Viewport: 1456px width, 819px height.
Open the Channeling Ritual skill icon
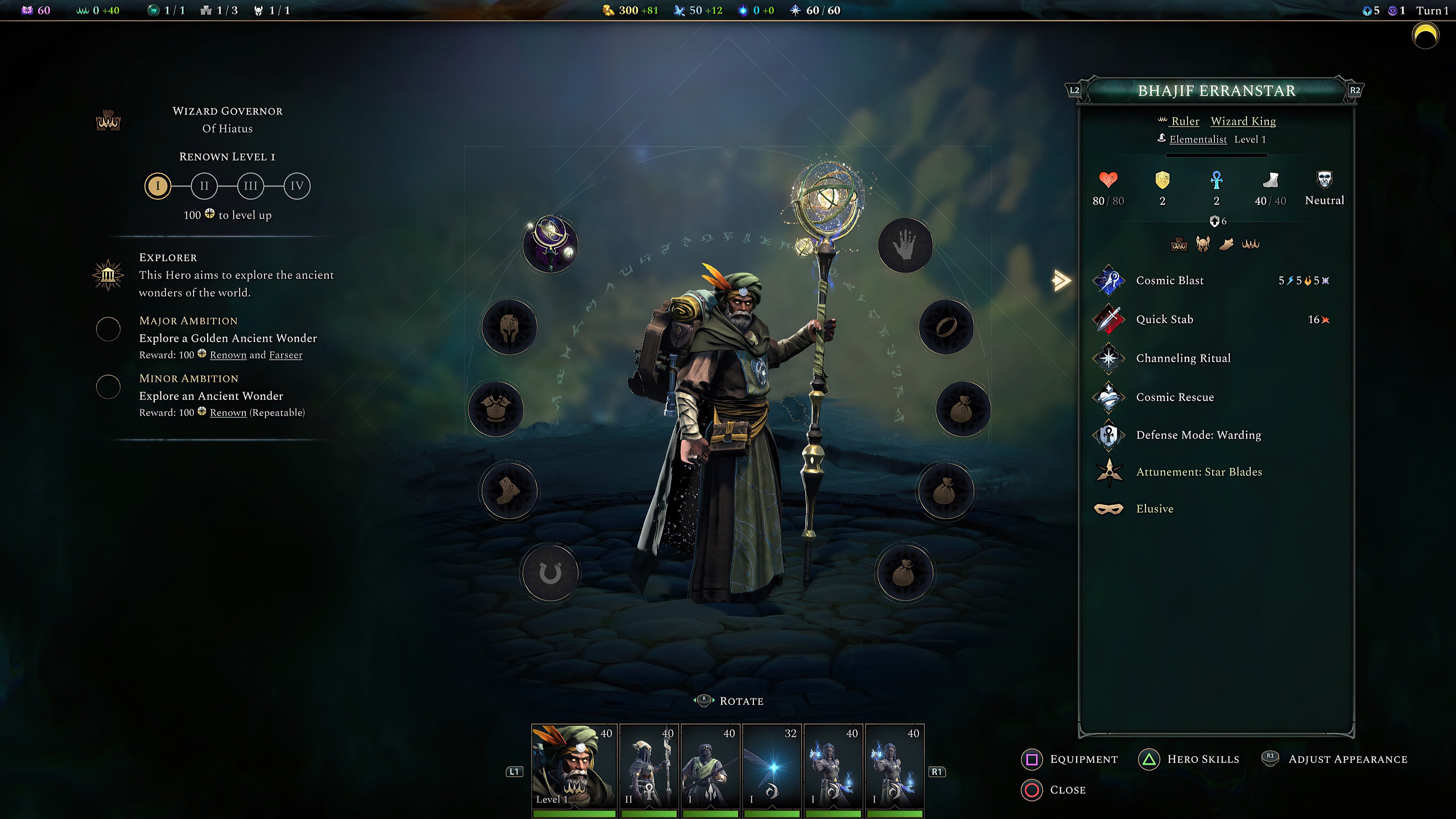[1109, 358]
